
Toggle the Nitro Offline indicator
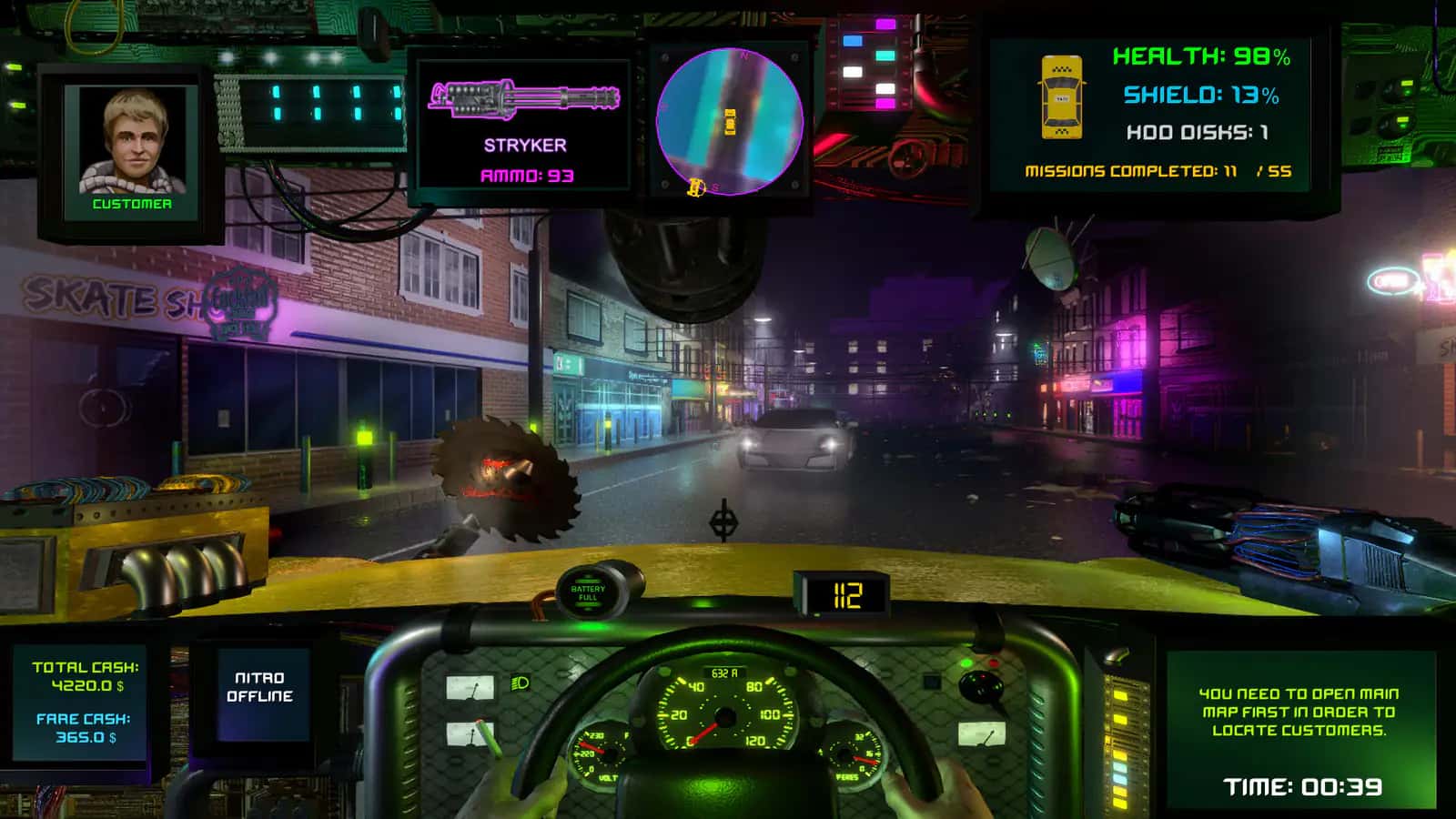[x=263, y=687]
